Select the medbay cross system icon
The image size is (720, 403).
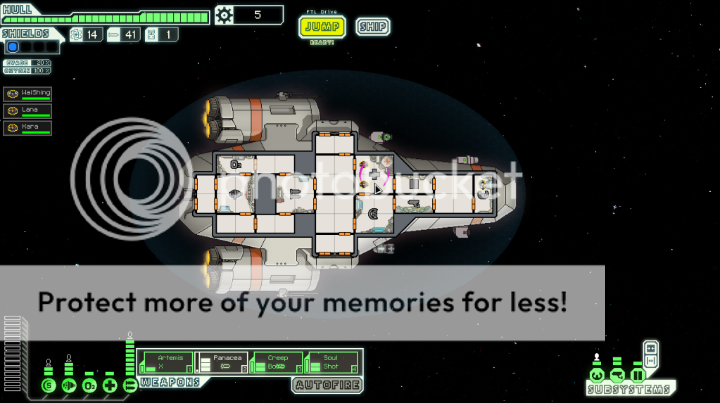pyautogui.click(x=109, y=385)
